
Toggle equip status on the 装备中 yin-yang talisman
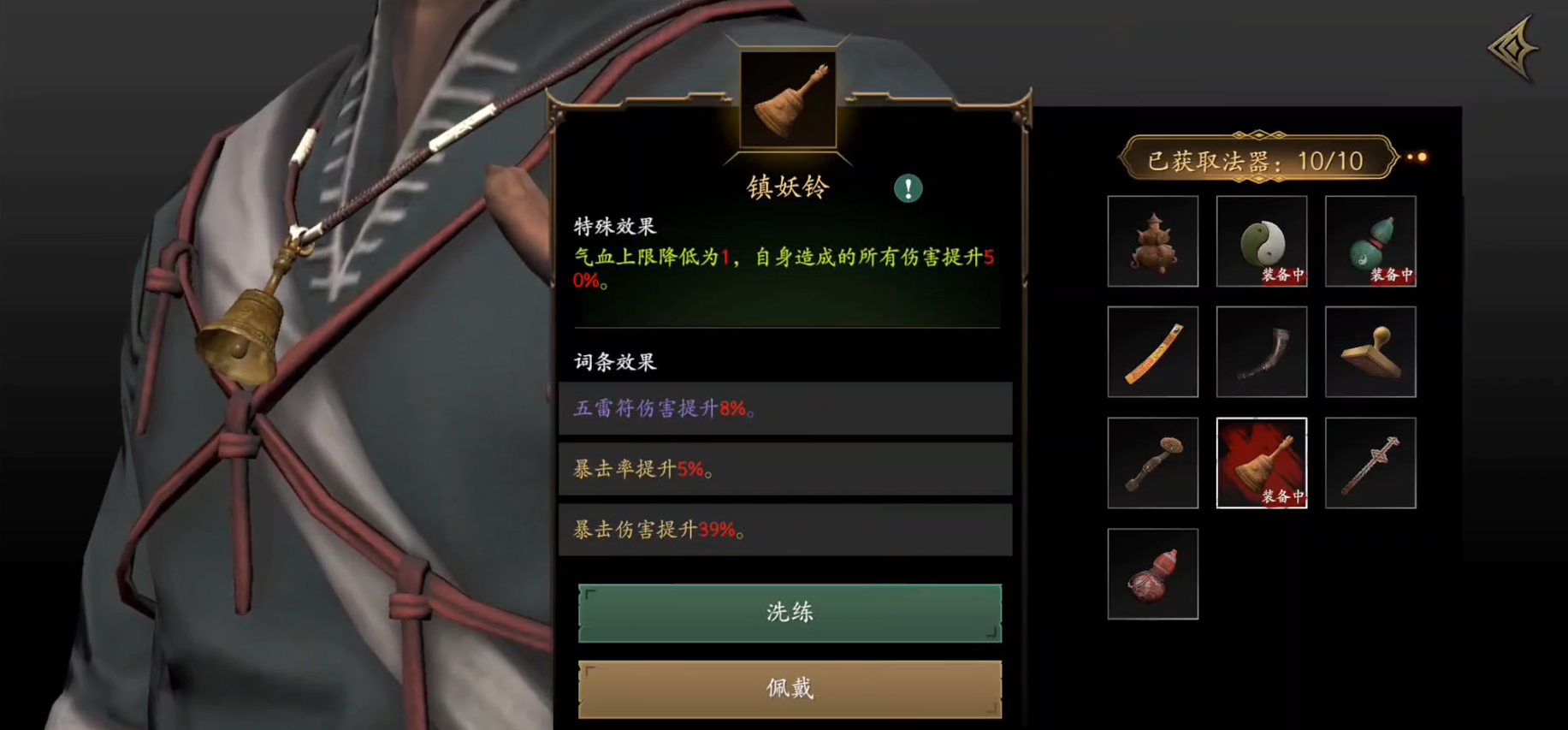point(1281,275)
